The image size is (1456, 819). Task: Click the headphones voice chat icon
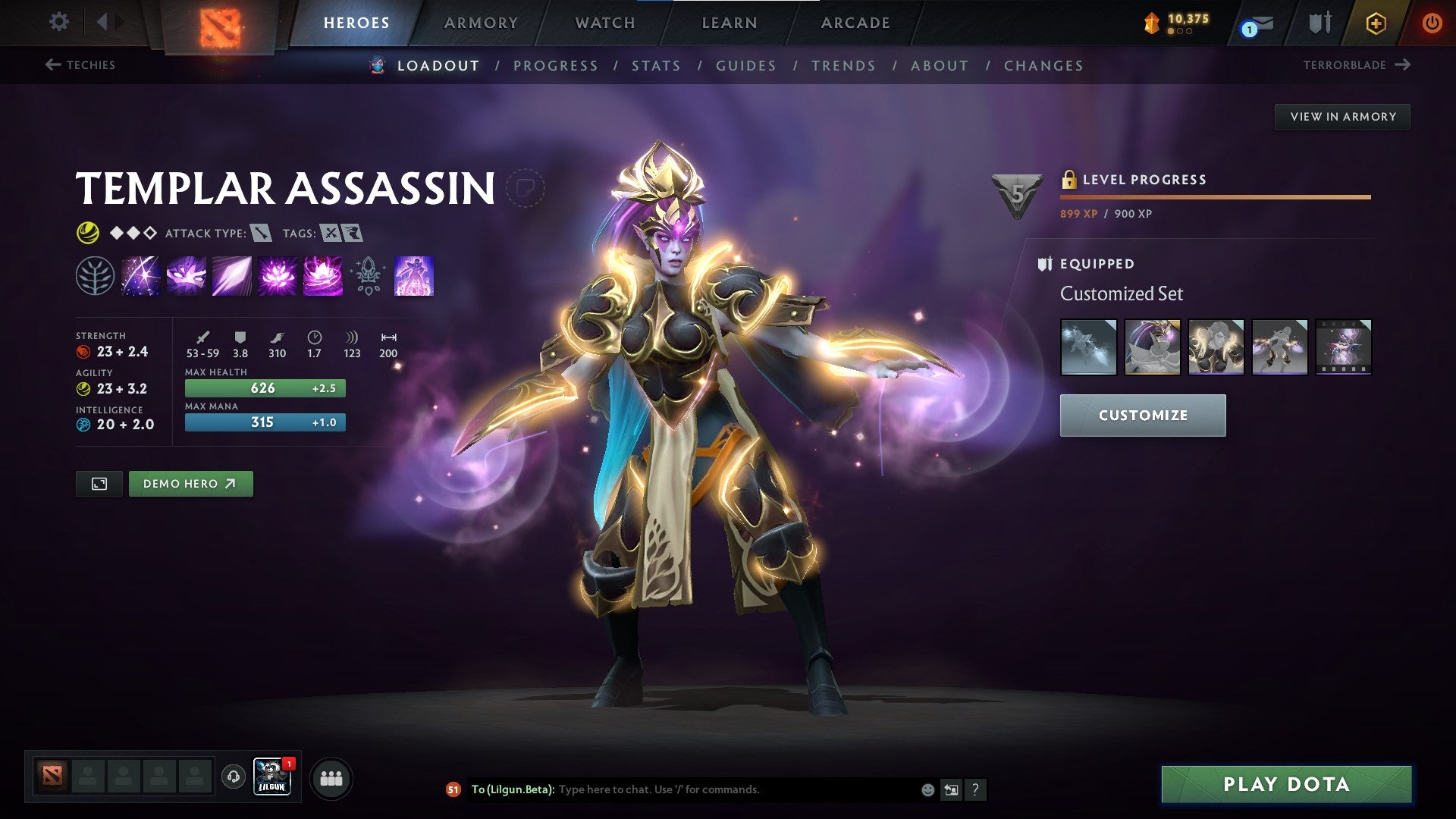[x=232, y=777]
